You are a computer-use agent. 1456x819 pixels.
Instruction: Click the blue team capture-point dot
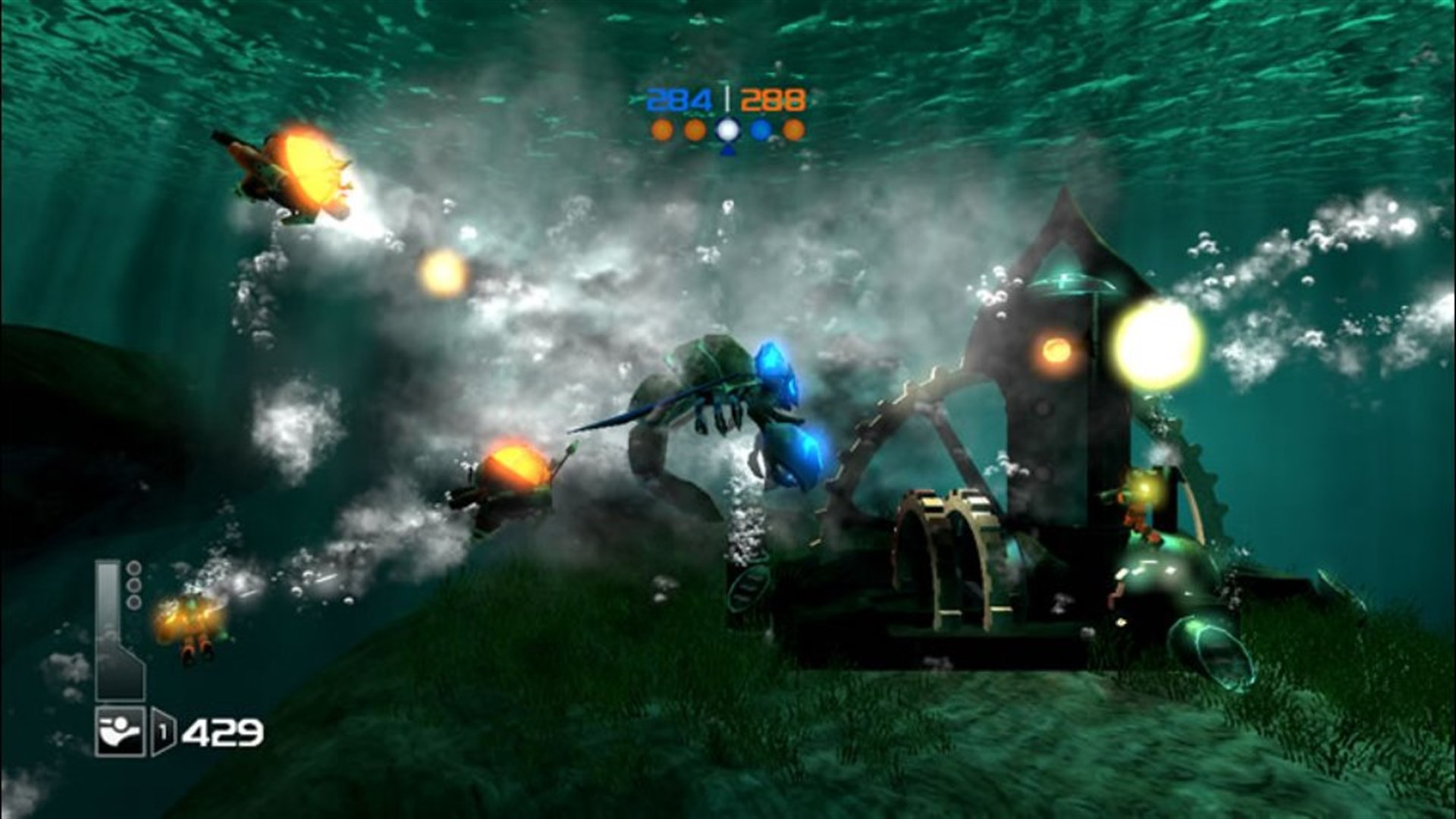pos(760,129)
